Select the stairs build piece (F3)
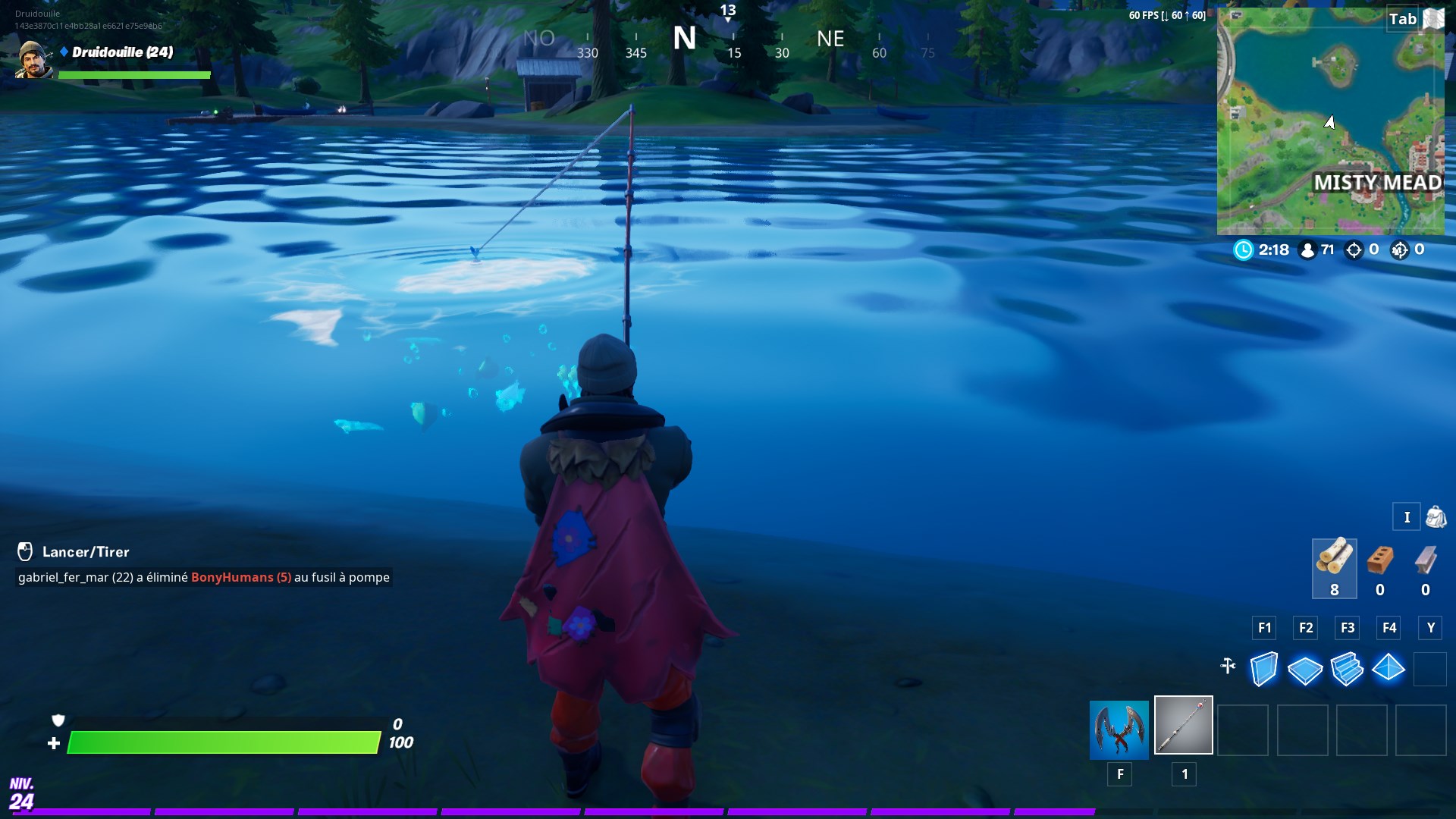1456x819 pixels. [1348, 670]
